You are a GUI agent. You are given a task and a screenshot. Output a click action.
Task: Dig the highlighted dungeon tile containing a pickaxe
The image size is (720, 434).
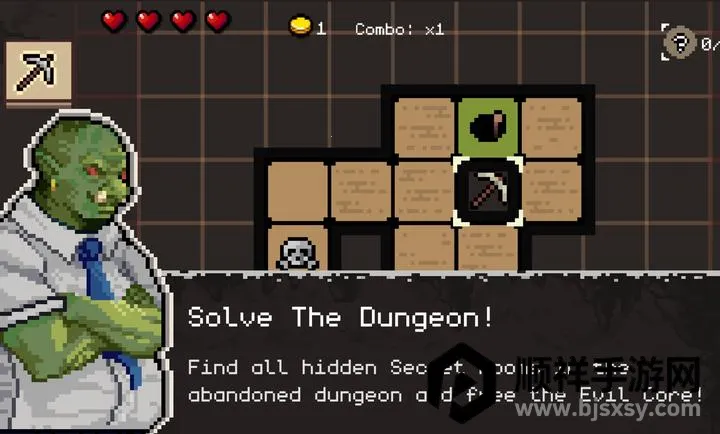coord(487,190)
